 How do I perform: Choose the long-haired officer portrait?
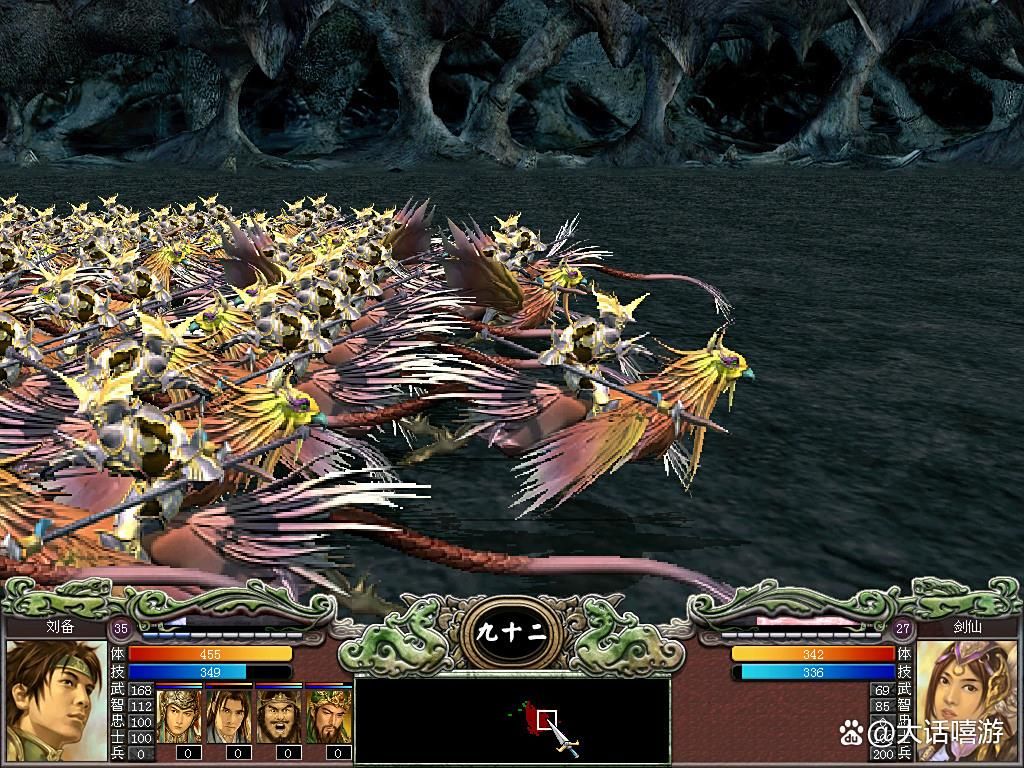(x=229, y=715)
